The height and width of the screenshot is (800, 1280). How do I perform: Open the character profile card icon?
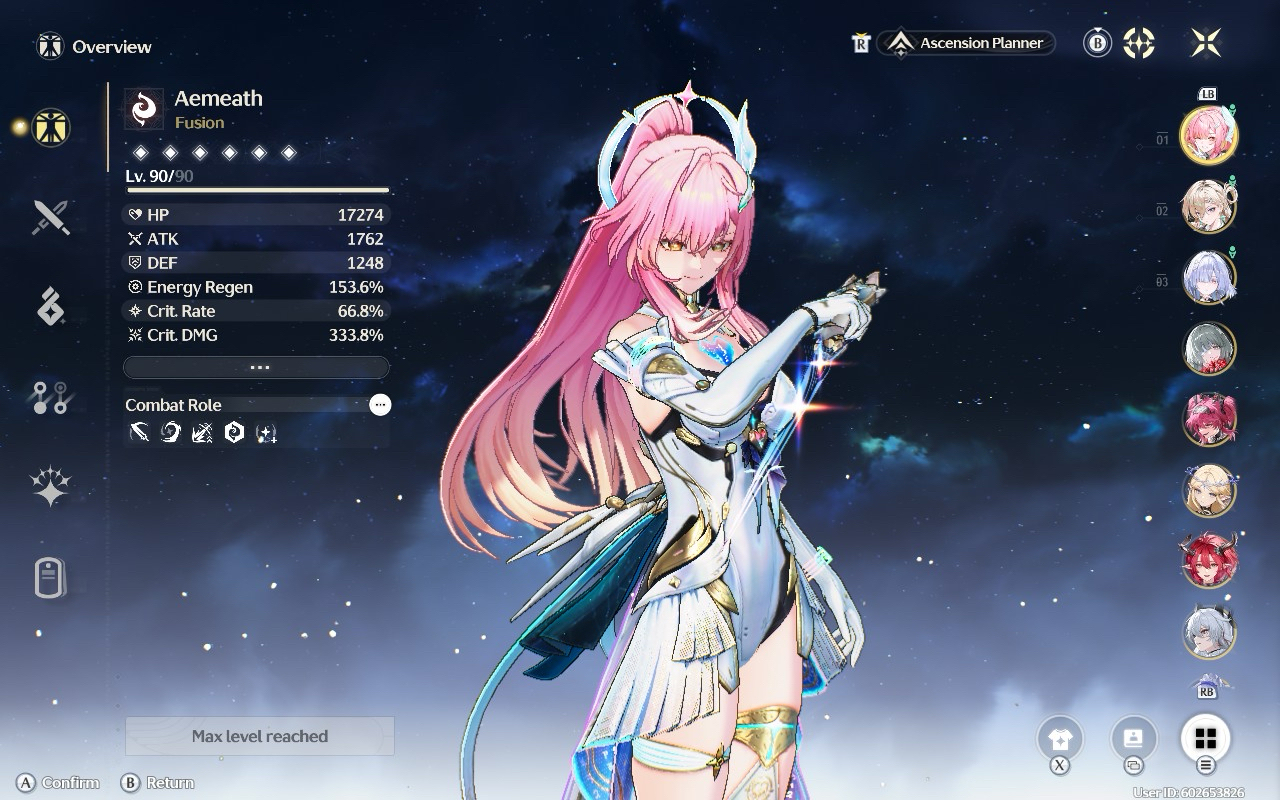point(1133,740)
